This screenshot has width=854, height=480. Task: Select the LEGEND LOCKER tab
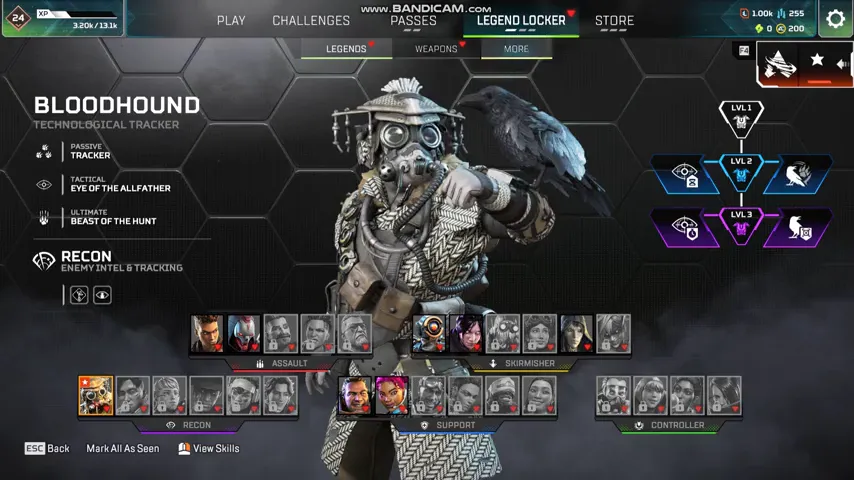[521, 20]
